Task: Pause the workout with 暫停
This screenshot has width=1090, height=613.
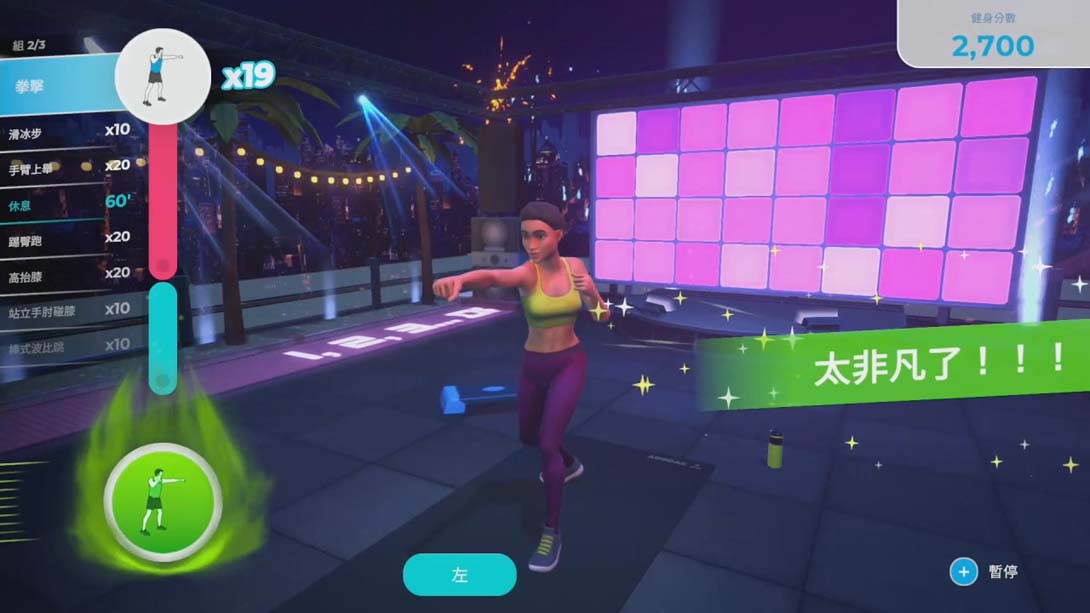Action: 986,572
